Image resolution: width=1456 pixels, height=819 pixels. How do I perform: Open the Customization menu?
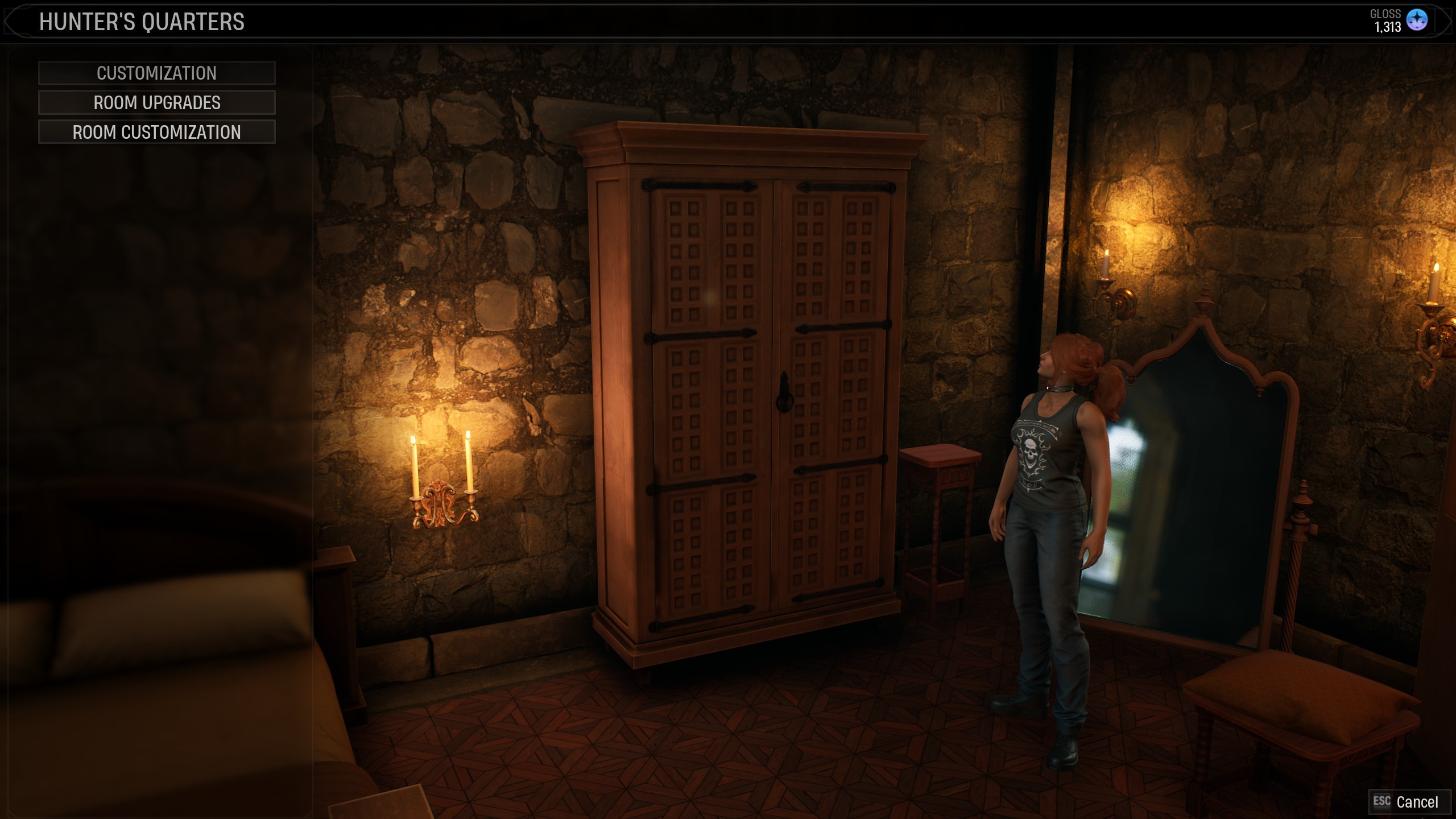pos(156,73)
